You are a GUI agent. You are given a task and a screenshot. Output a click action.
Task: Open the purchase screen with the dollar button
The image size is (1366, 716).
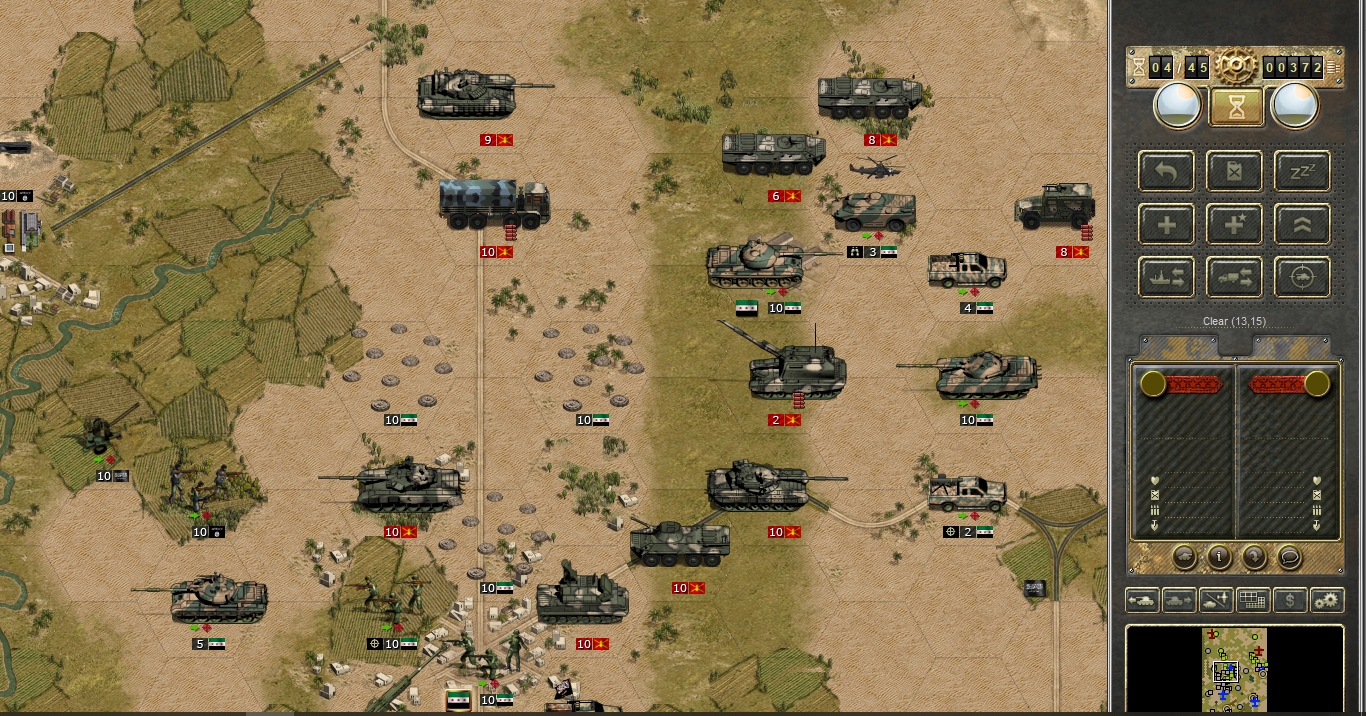(1290, 600)
